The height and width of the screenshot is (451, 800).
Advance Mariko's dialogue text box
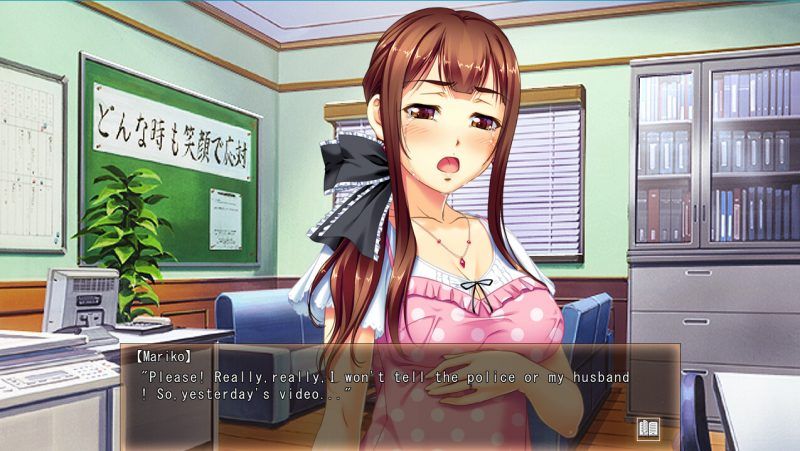400,395
